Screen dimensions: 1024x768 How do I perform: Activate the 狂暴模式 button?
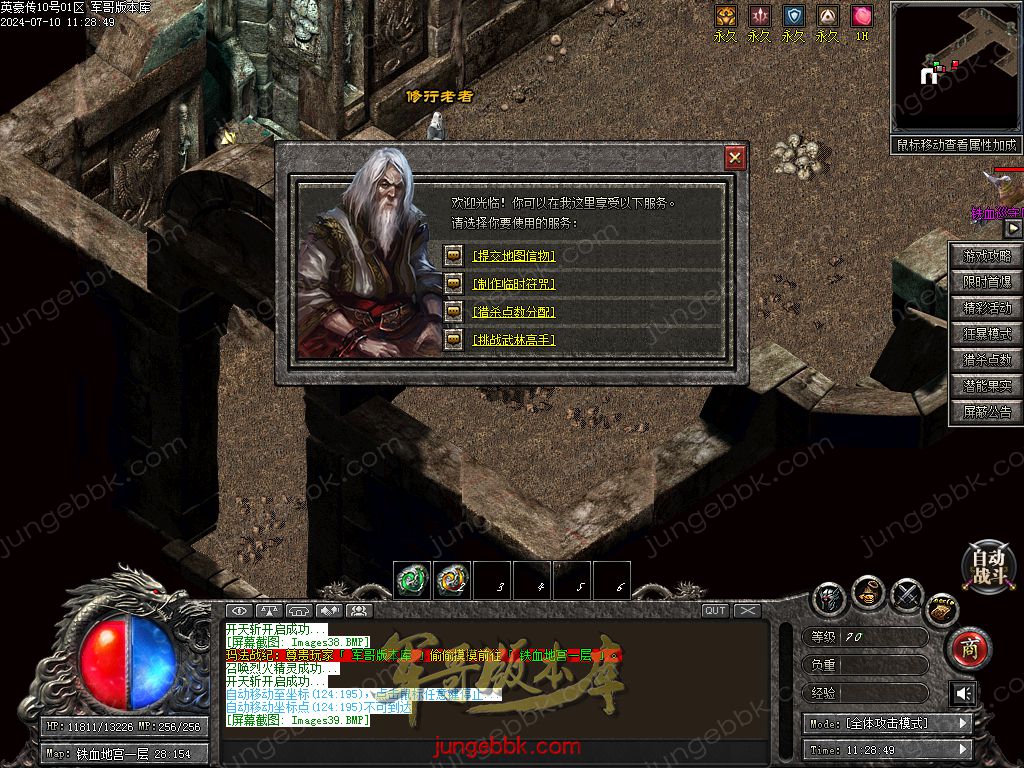[986, 334]
